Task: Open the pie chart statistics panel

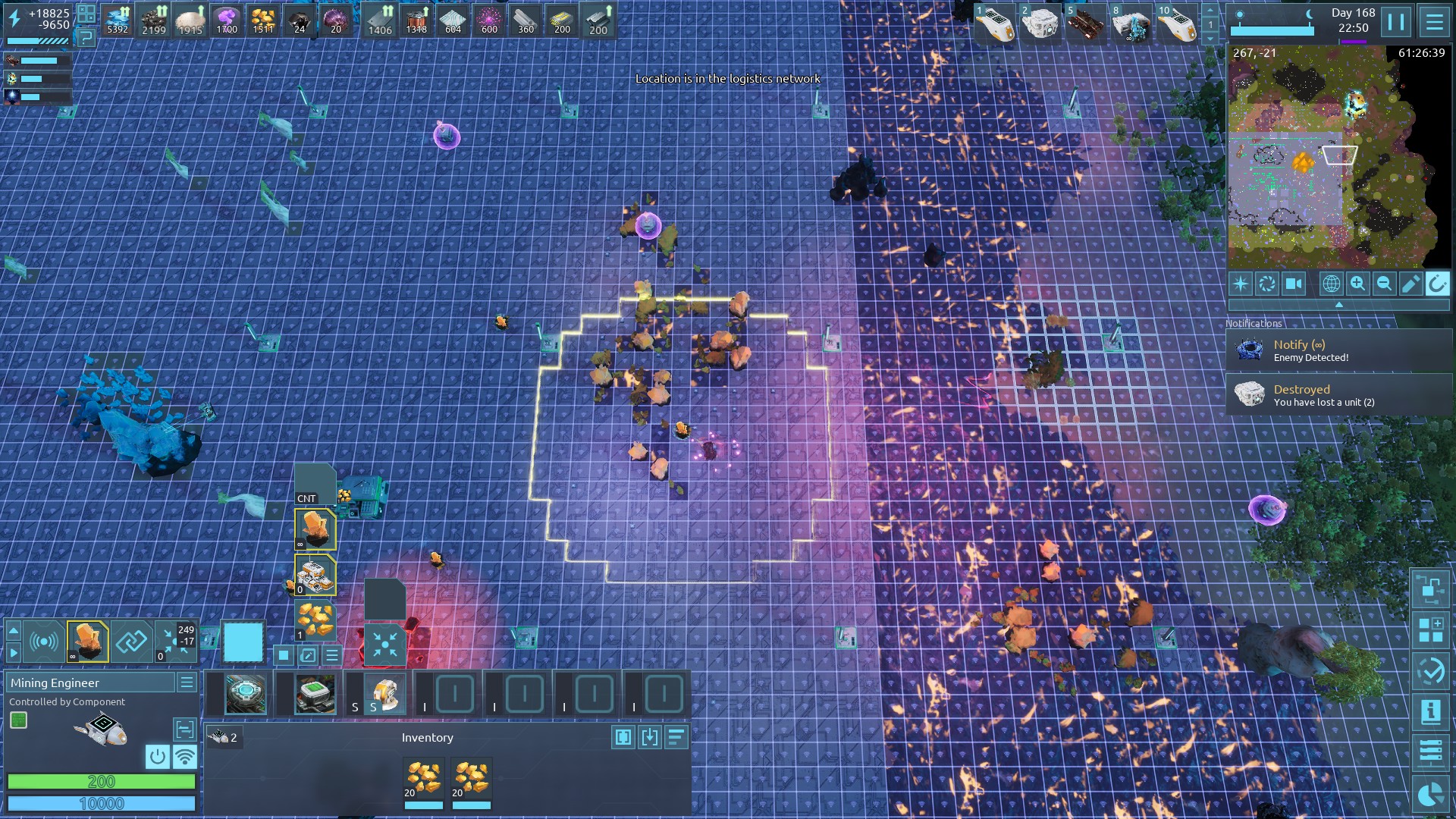Action: 1430,794
